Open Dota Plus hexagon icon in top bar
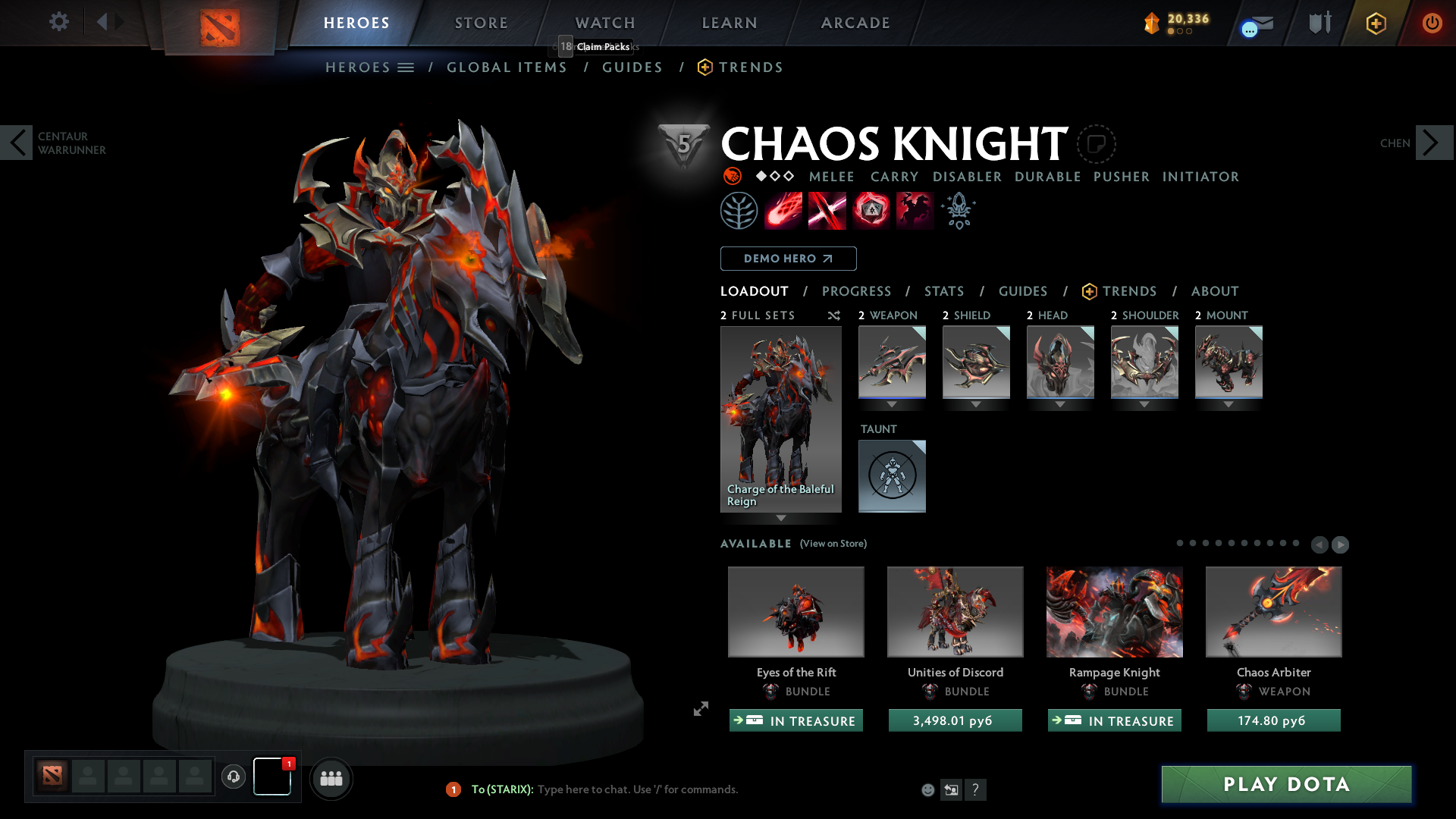The image size is (1456, 819). coord(1376,23)
